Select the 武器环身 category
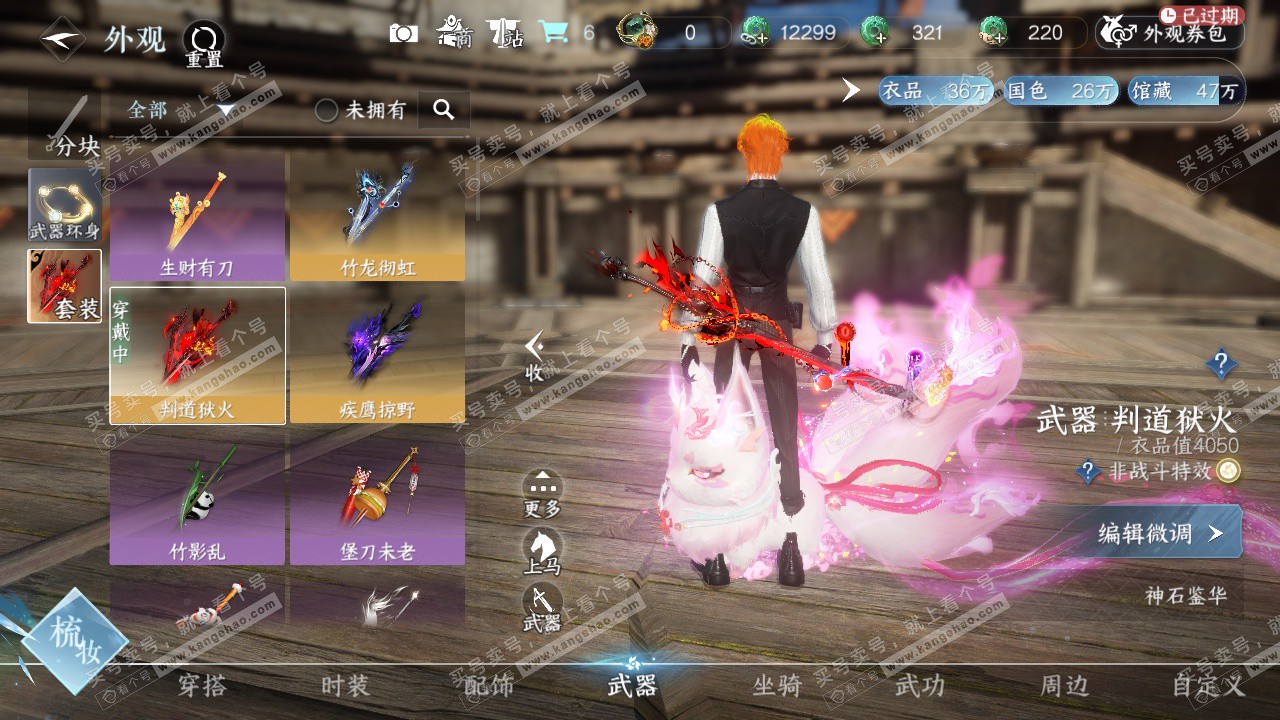Image resolution: width=1280 pixels, height=720 pixels. pyautogui.click(x=64, y=205)
